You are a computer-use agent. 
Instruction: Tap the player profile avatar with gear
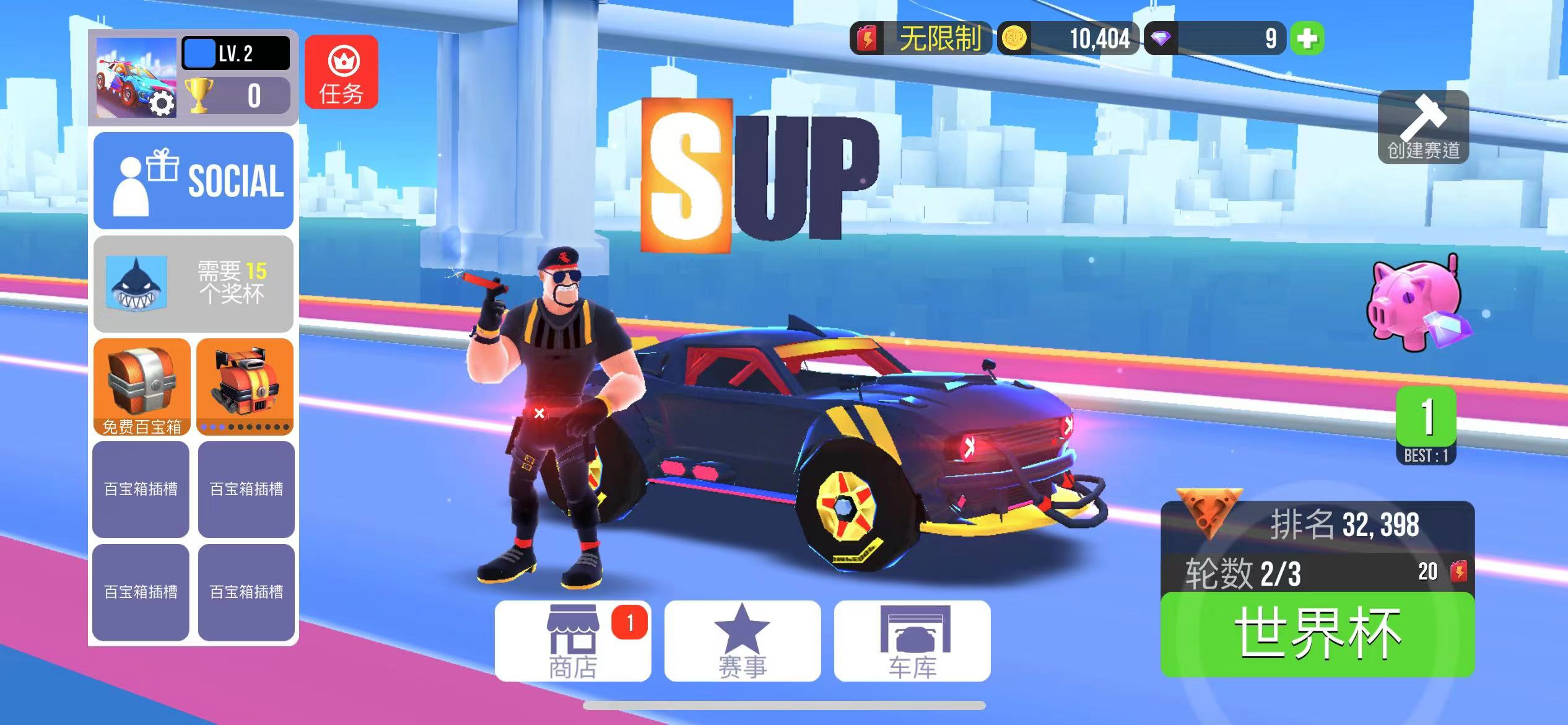pyautogui.click(x=136, y=77)
